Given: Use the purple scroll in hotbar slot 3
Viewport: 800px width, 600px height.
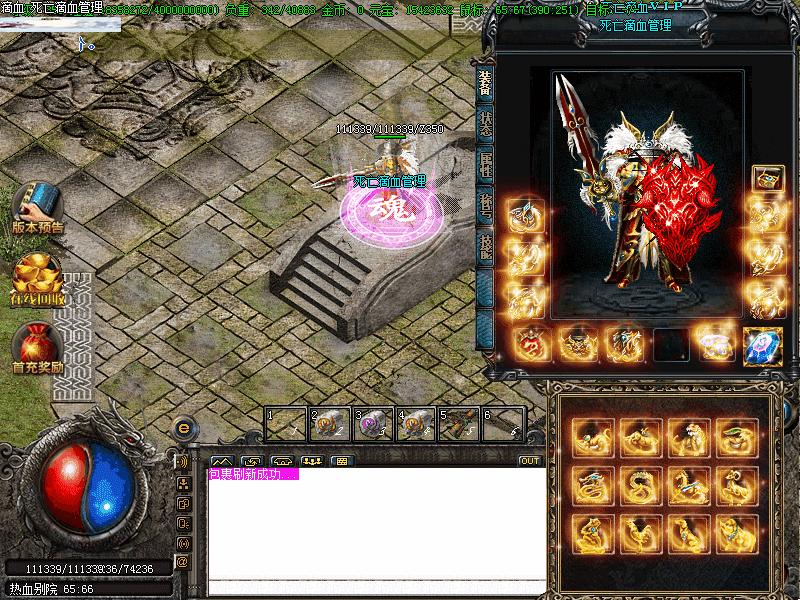Looking at the screenshot, I should tap(373, 424).
